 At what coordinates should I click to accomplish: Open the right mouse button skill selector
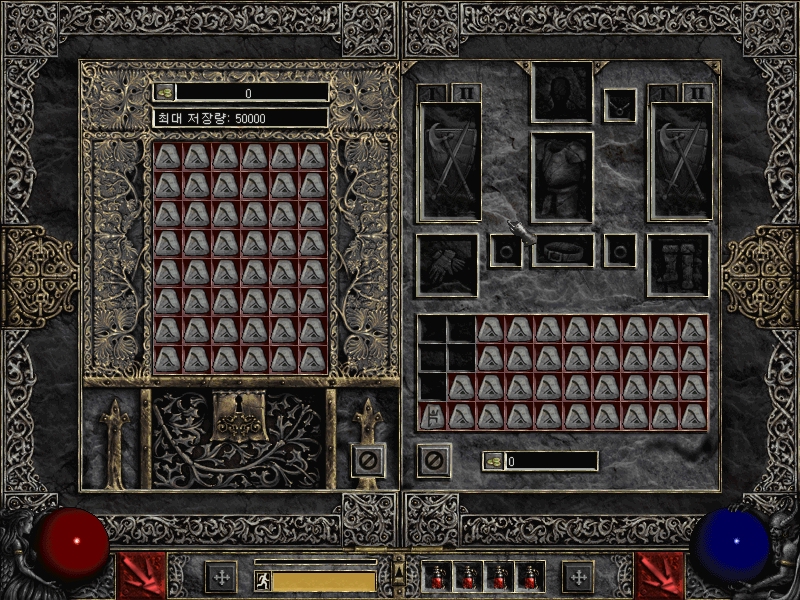pos(658,575)
